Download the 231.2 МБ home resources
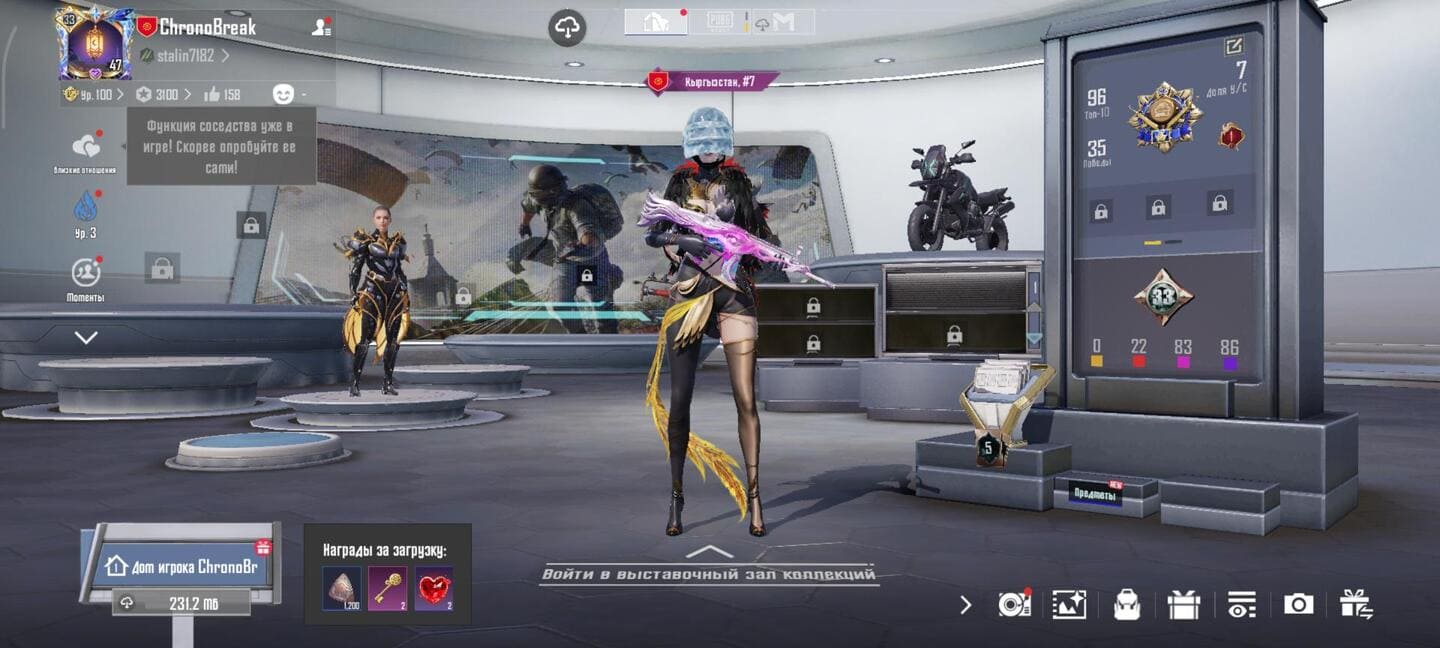1440x648 pixels. 180,603
